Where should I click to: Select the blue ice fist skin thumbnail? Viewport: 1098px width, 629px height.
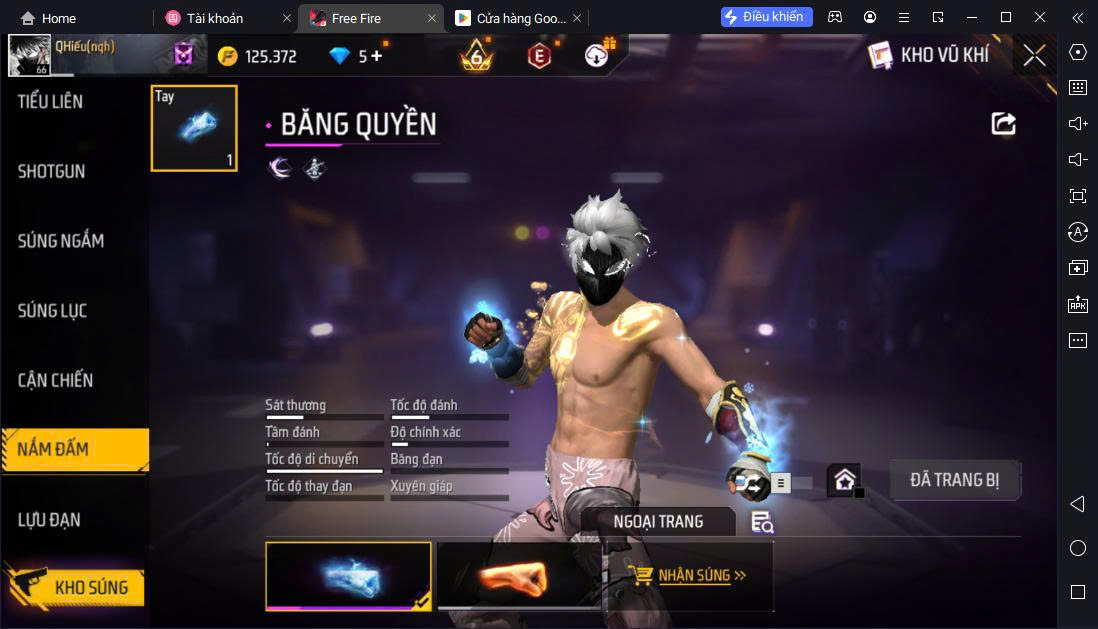click(x=348, y=576)
